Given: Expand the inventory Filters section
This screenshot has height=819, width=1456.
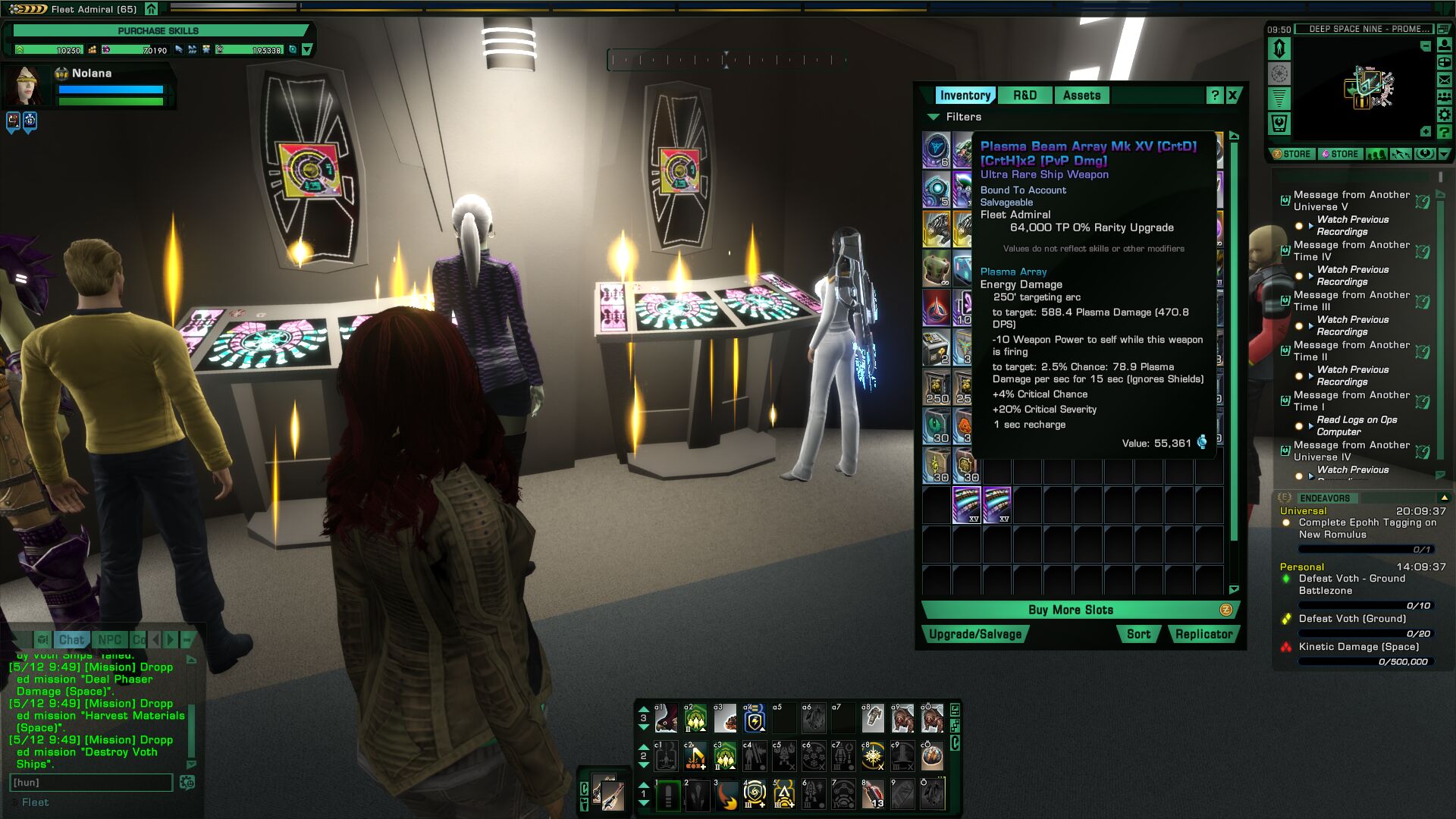Looking at the screenshot, I should click(x=933, y=117).
